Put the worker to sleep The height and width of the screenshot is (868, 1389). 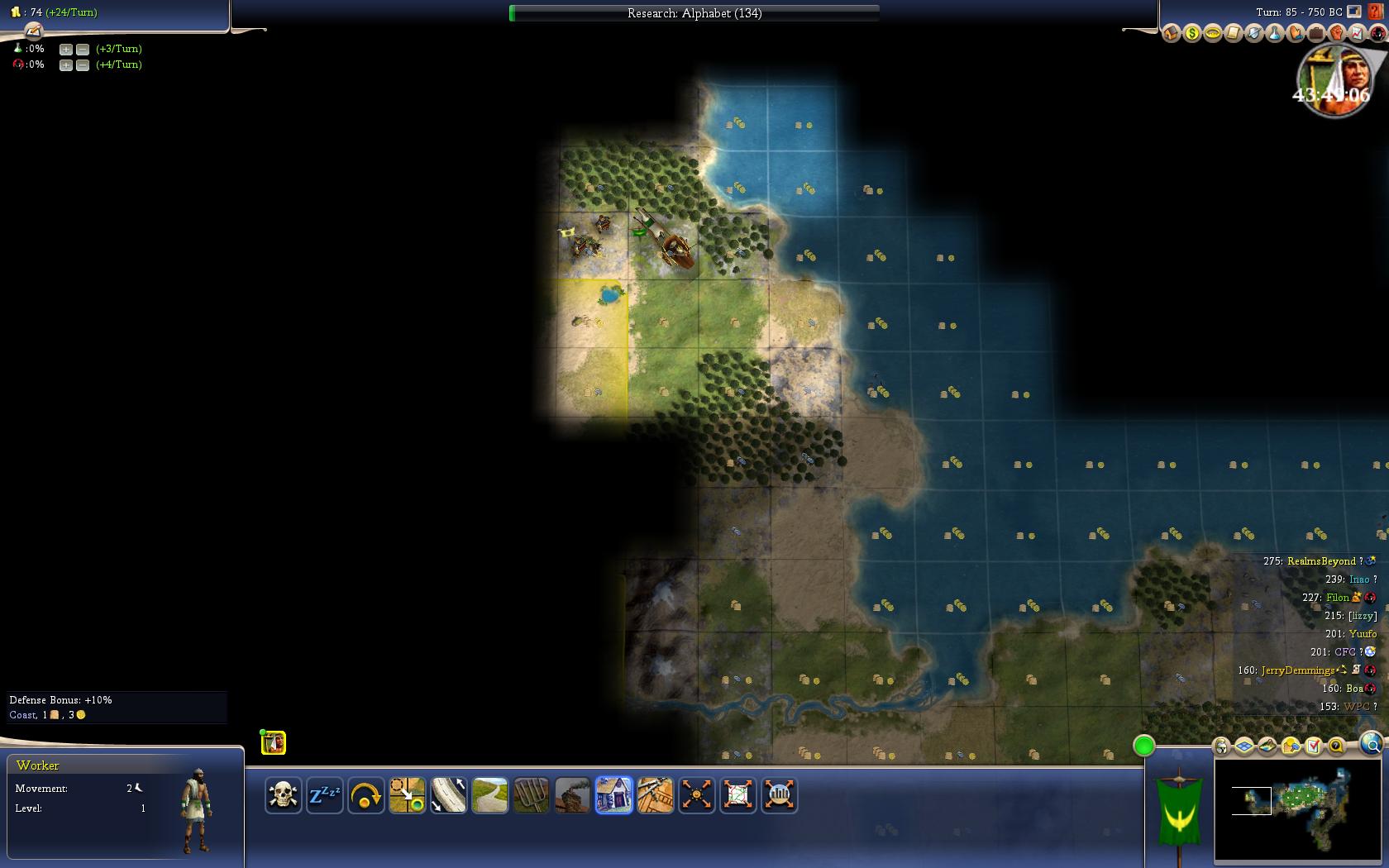[324, 795]
